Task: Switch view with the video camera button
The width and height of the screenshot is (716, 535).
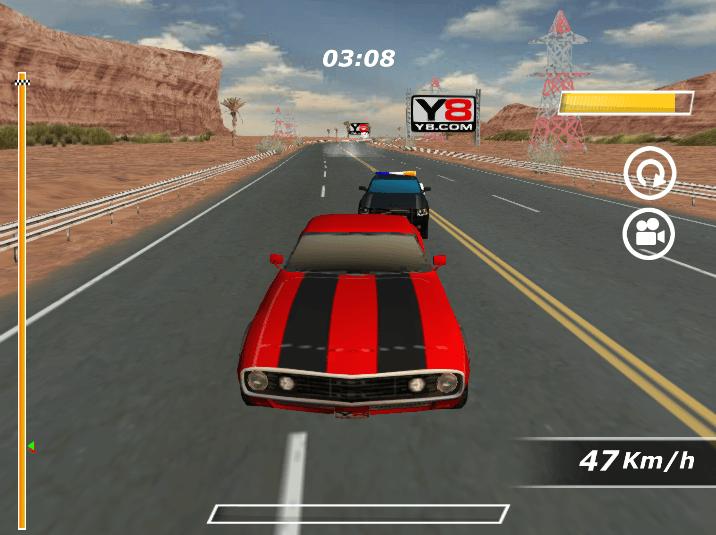Action: point(649,234)
